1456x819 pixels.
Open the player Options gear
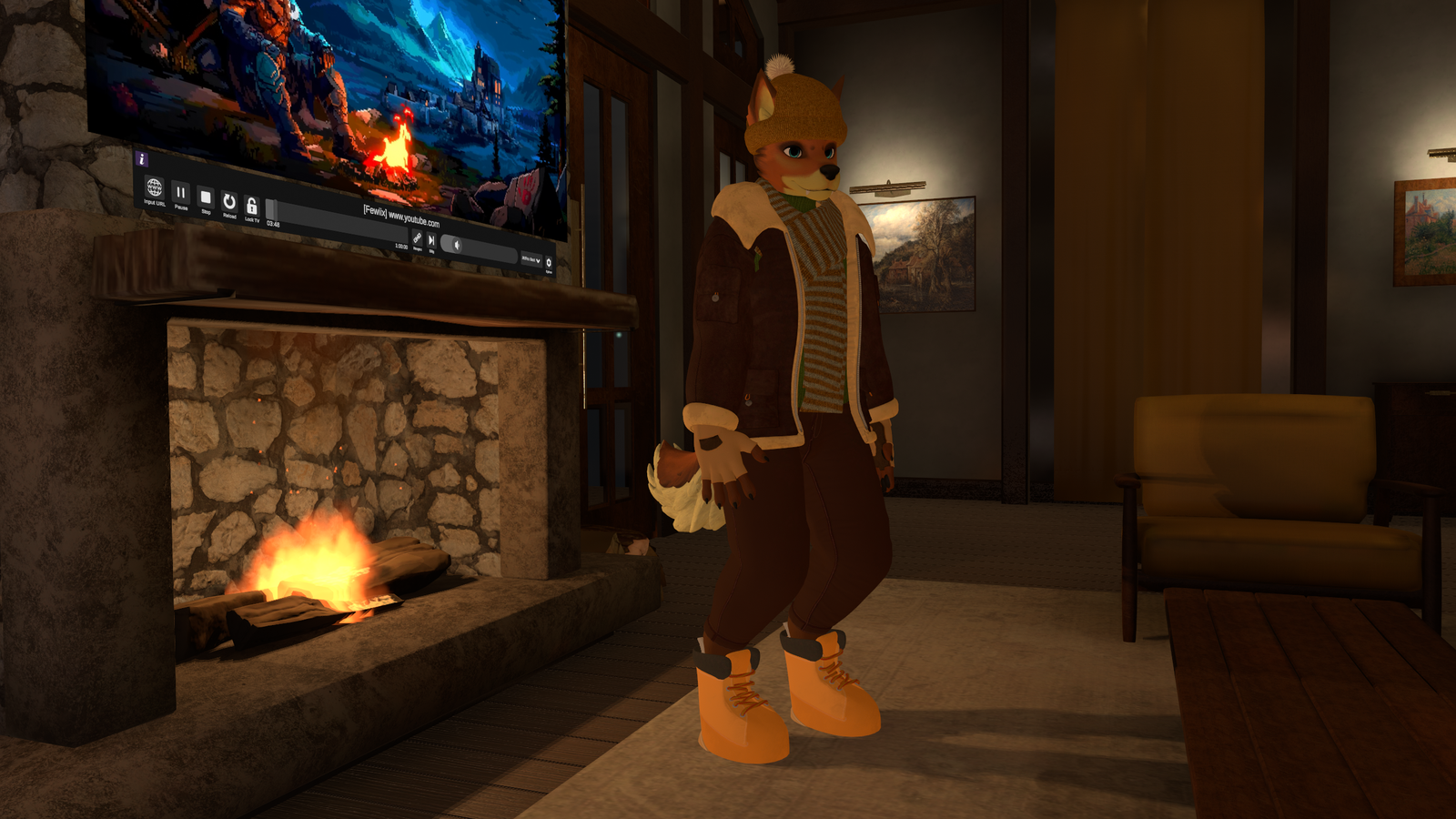(548, 262)
